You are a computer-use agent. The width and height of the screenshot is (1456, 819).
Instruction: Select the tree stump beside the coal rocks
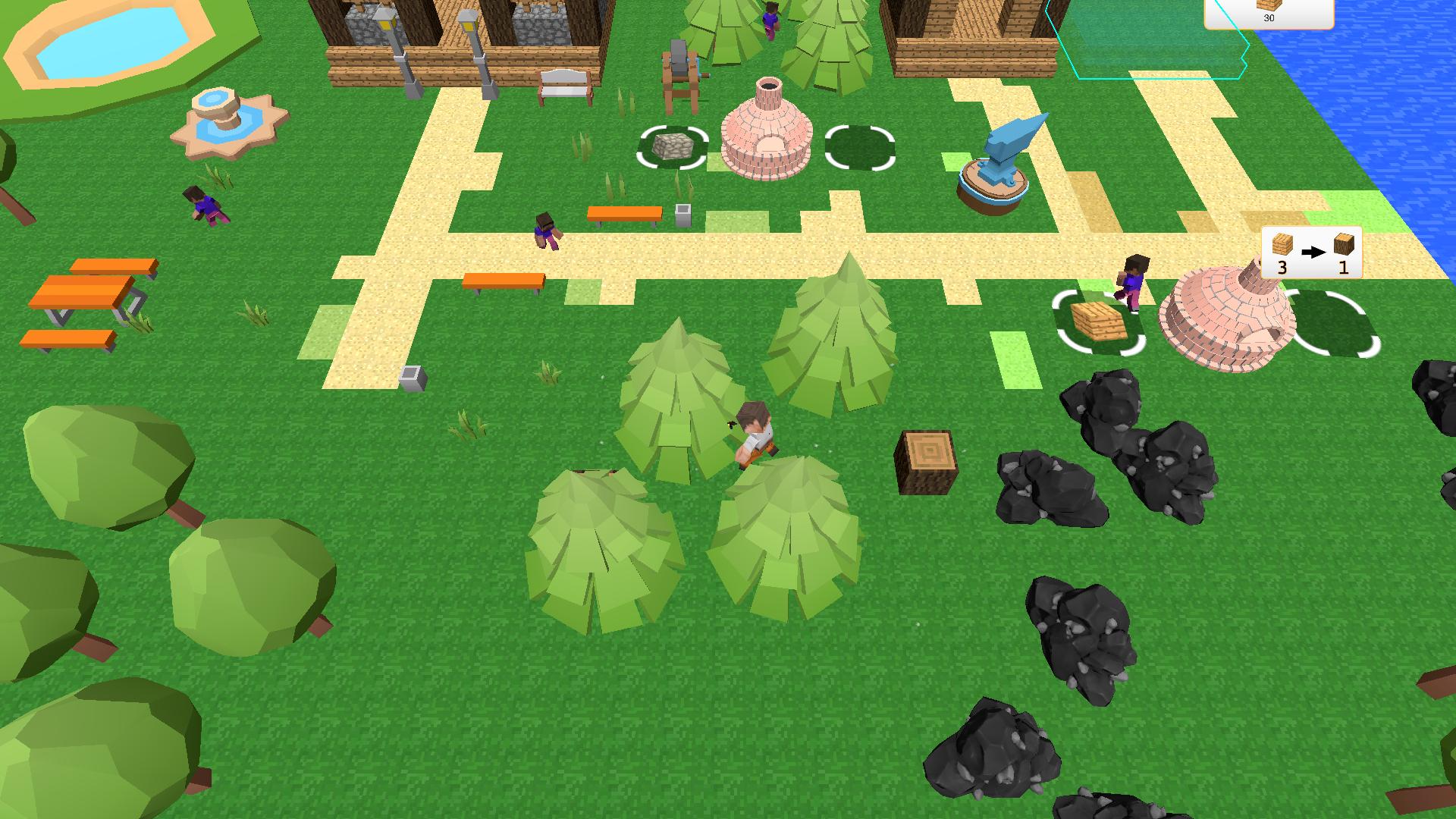coord(927,461)
